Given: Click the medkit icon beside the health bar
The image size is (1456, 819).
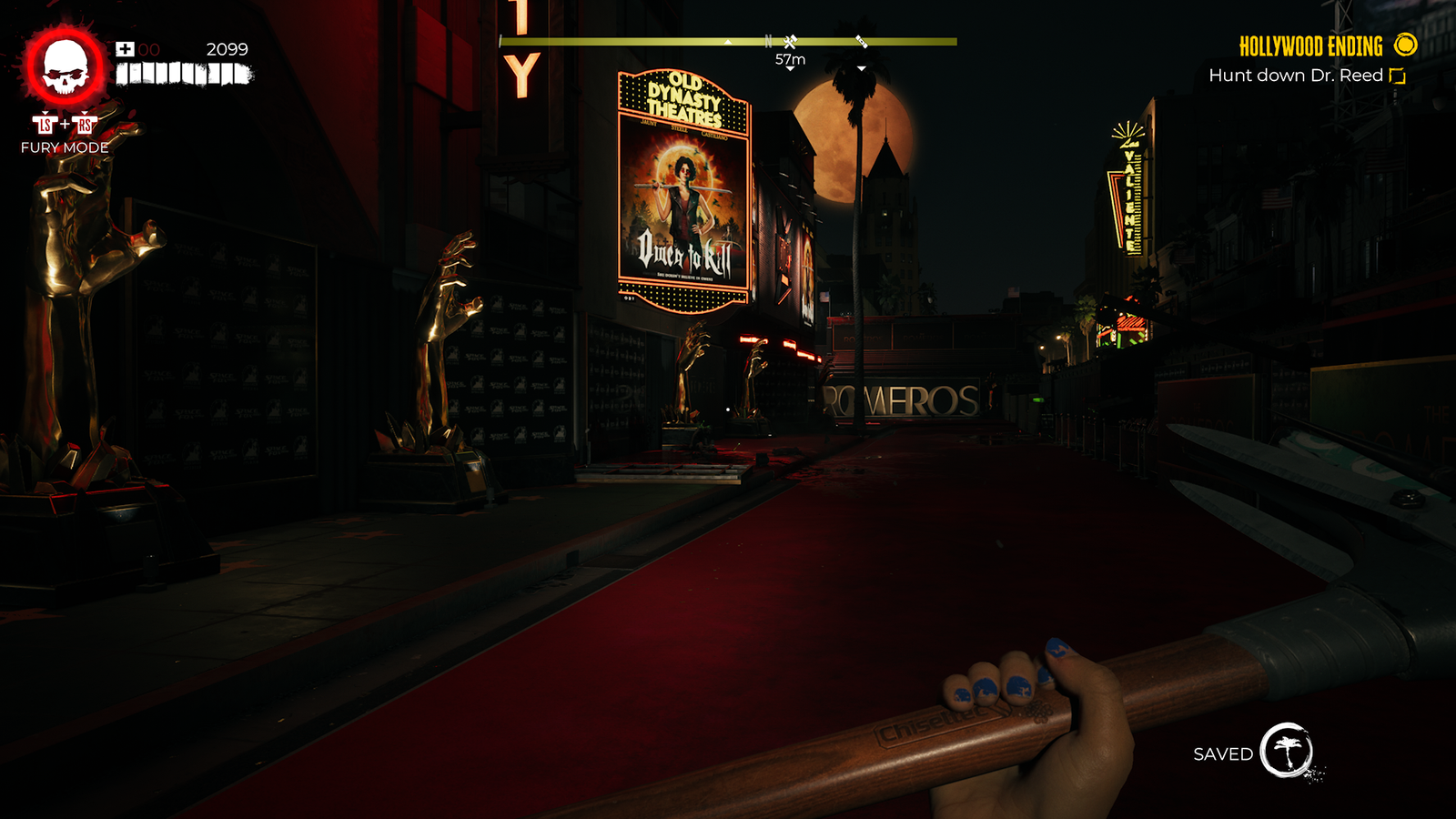Looking at the screenshot, I should pos(125,49).
